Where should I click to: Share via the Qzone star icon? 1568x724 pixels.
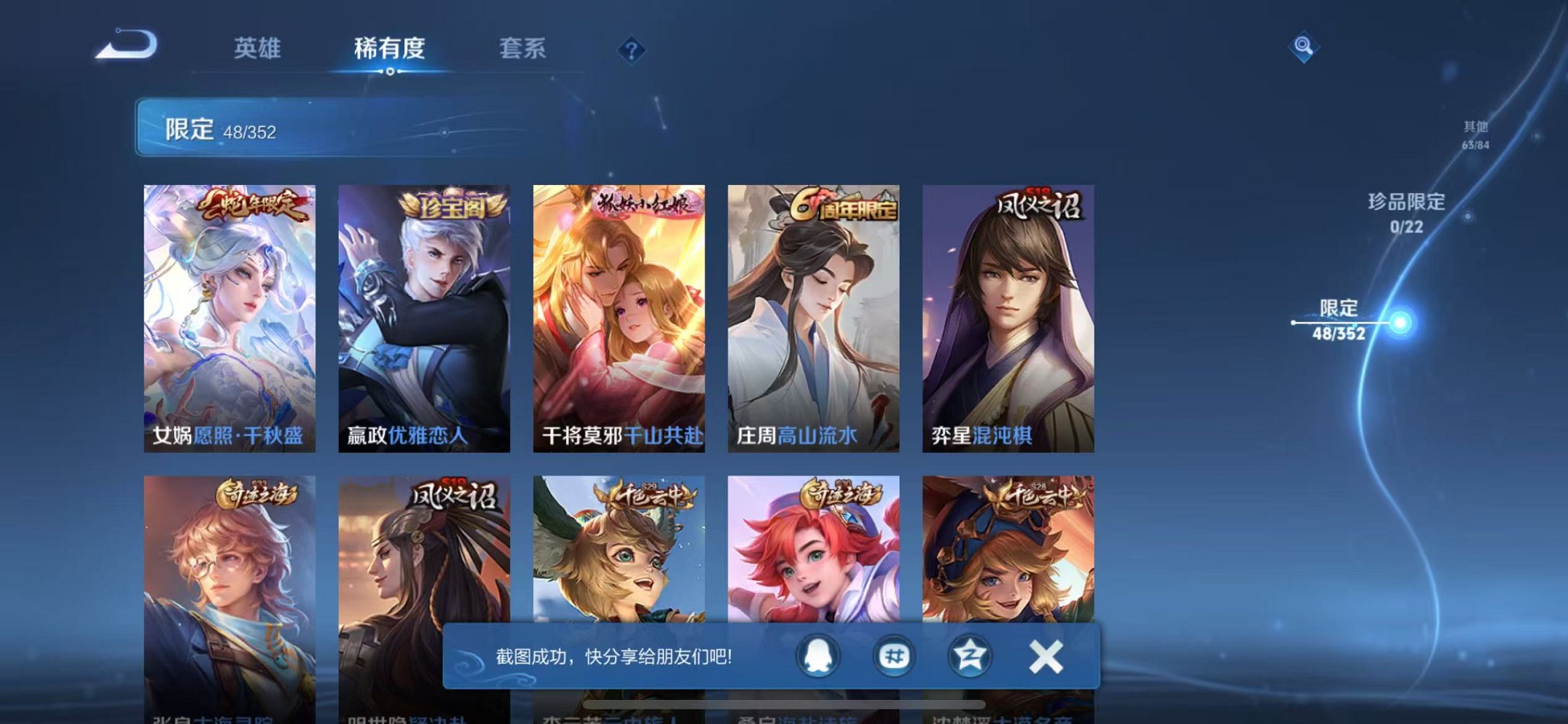click(x=971, y=656)
